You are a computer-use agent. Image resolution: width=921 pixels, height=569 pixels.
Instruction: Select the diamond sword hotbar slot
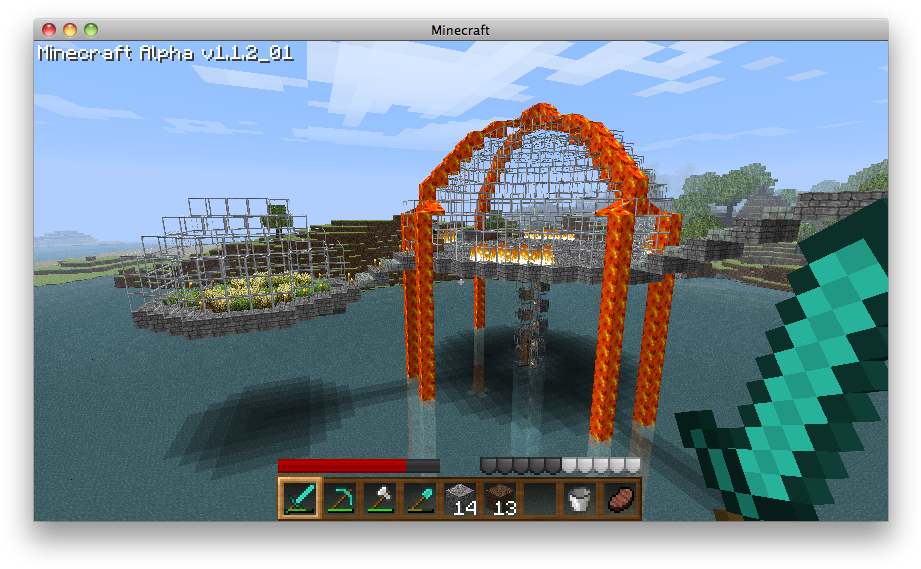point(299,497)
